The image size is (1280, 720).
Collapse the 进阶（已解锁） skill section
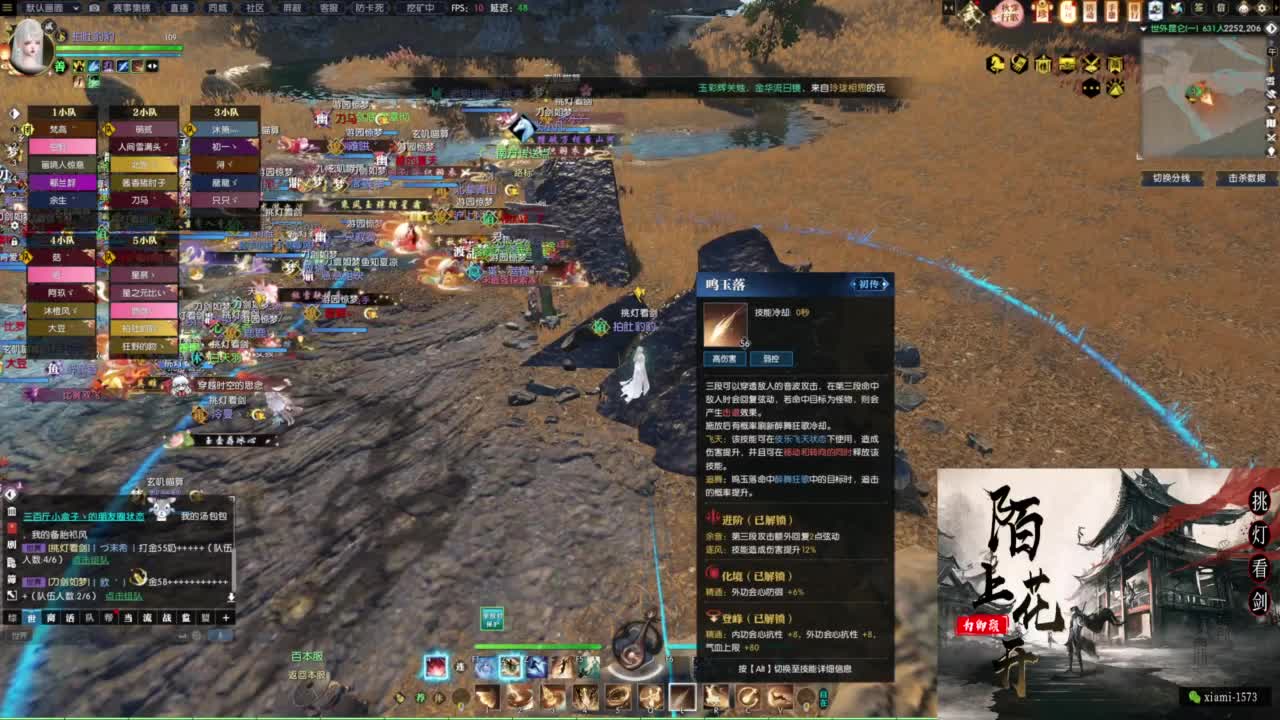click(756, 517)
